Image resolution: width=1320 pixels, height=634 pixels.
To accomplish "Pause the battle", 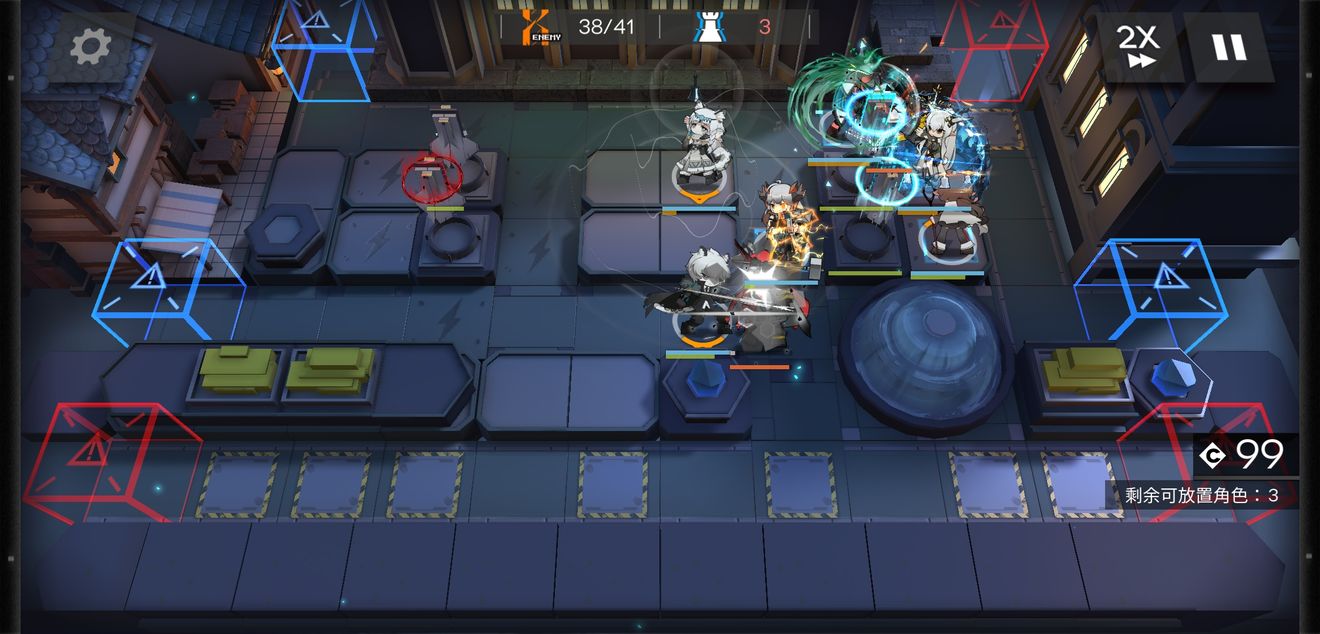I will [x=1229, y=46].
